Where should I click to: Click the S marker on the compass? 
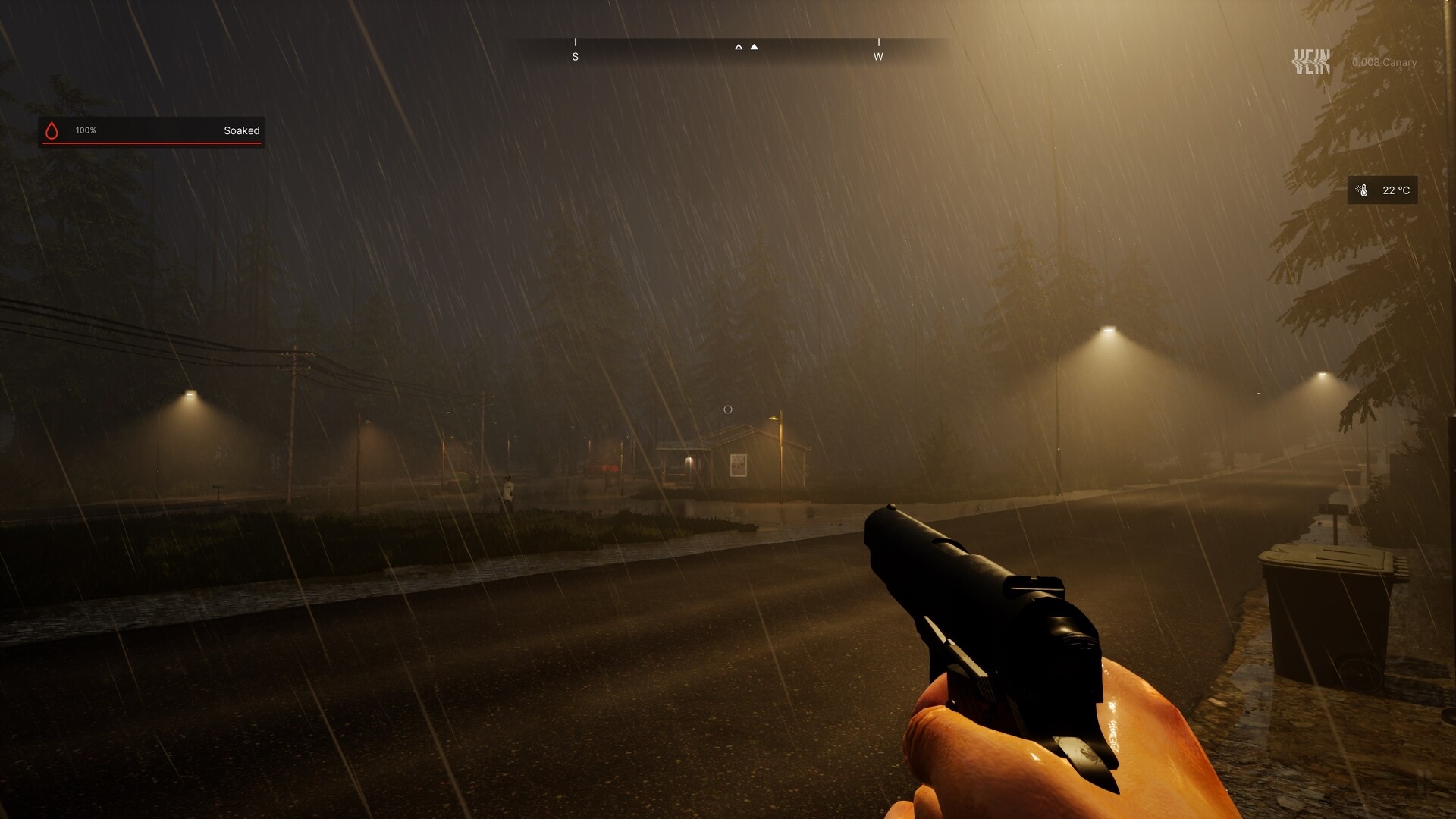(576, 56)
